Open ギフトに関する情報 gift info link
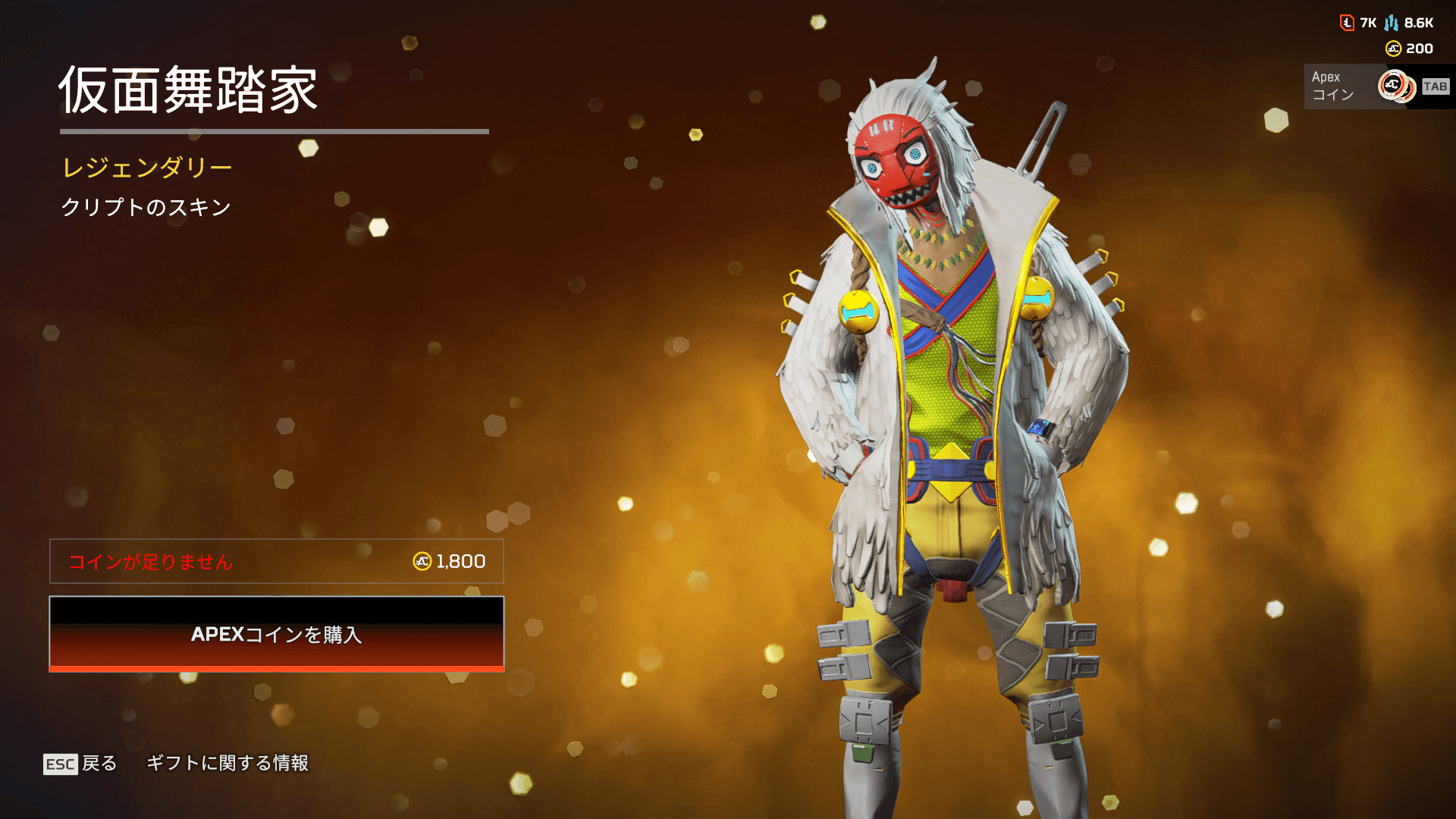1456x819 pixels. click(x=227, y=763)
